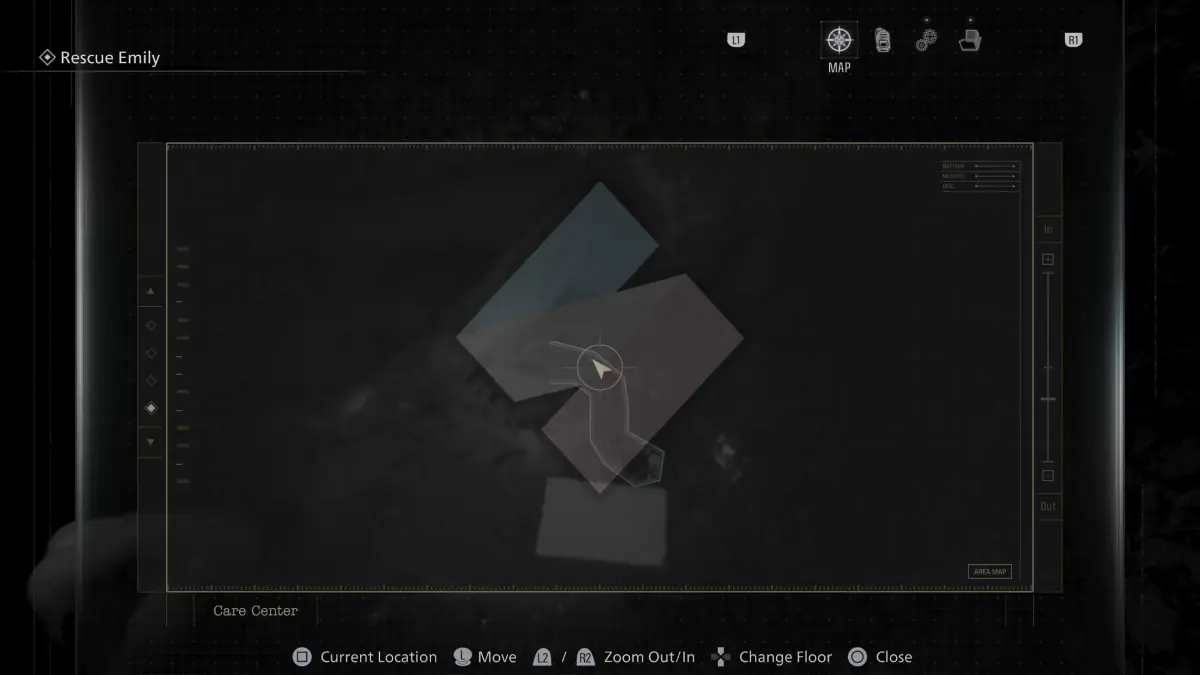Open the Area Map view
The image size is (1200, 675).
click(x=989, y=571)
